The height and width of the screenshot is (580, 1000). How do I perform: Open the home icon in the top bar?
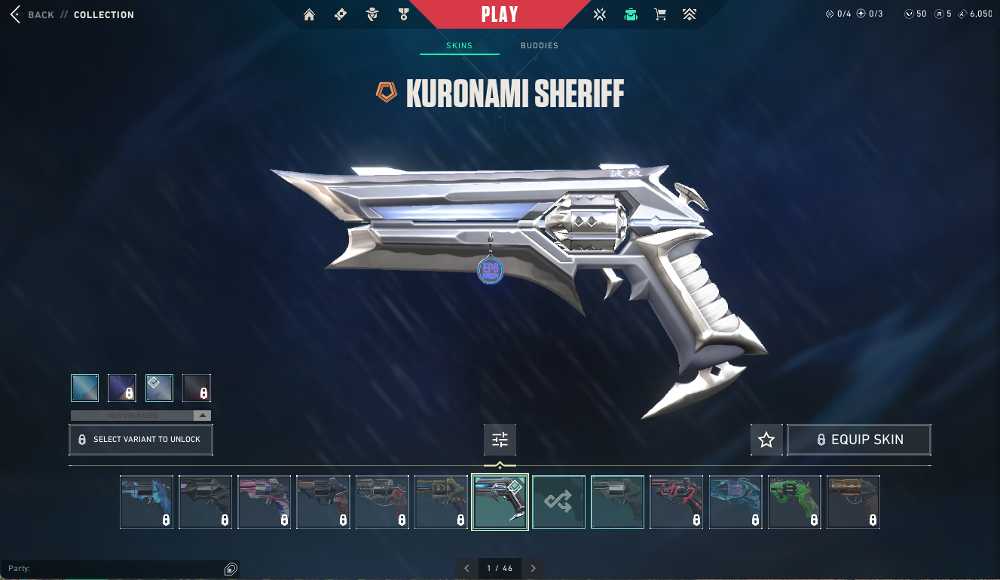tap(309, 15)
